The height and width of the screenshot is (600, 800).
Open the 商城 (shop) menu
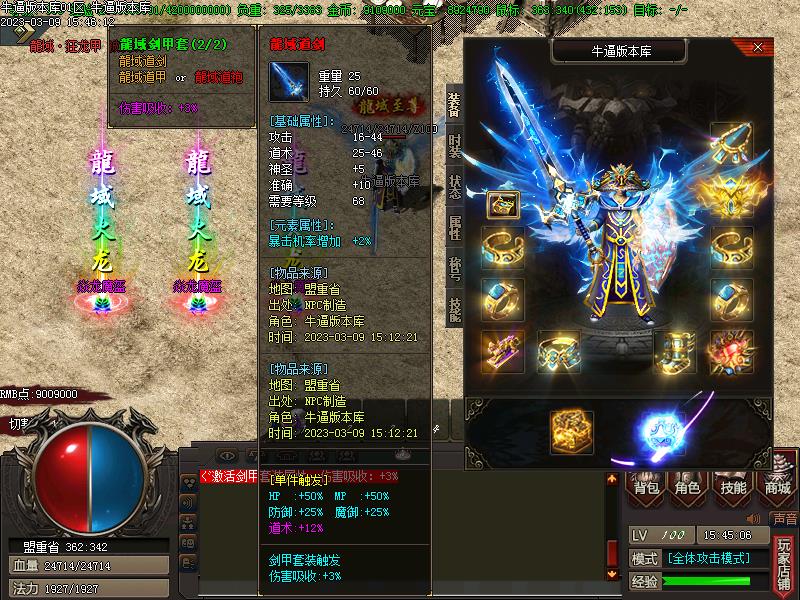pyautogui.click(x=777, y=487)
